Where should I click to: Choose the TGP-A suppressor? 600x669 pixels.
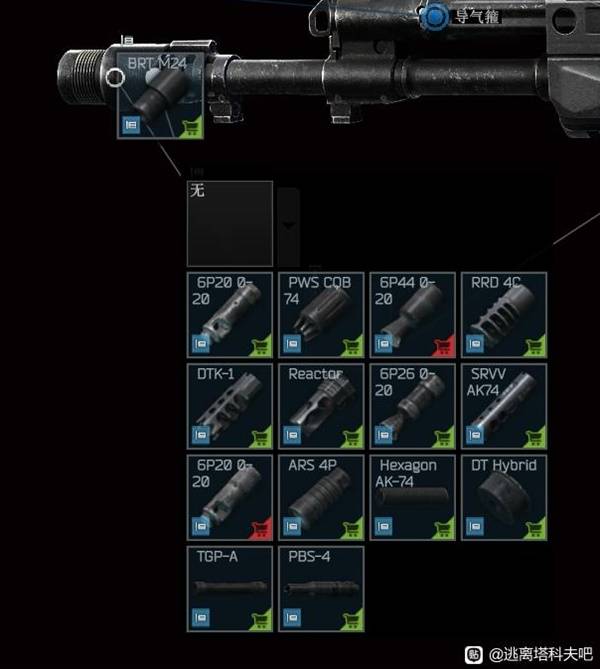(x=229, y=588)
